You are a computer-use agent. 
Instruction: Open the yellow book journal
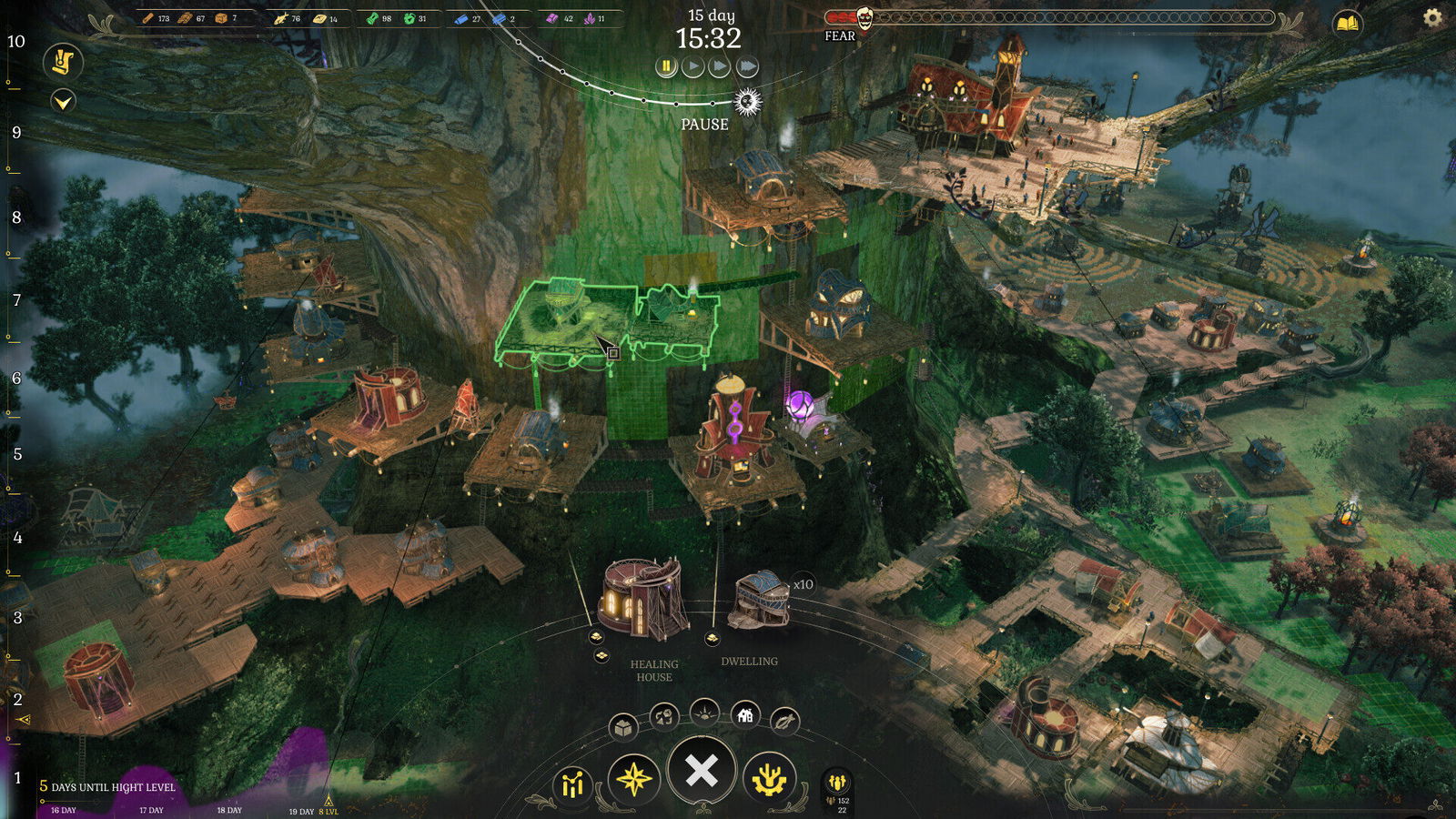click(x=1348, y=23)
